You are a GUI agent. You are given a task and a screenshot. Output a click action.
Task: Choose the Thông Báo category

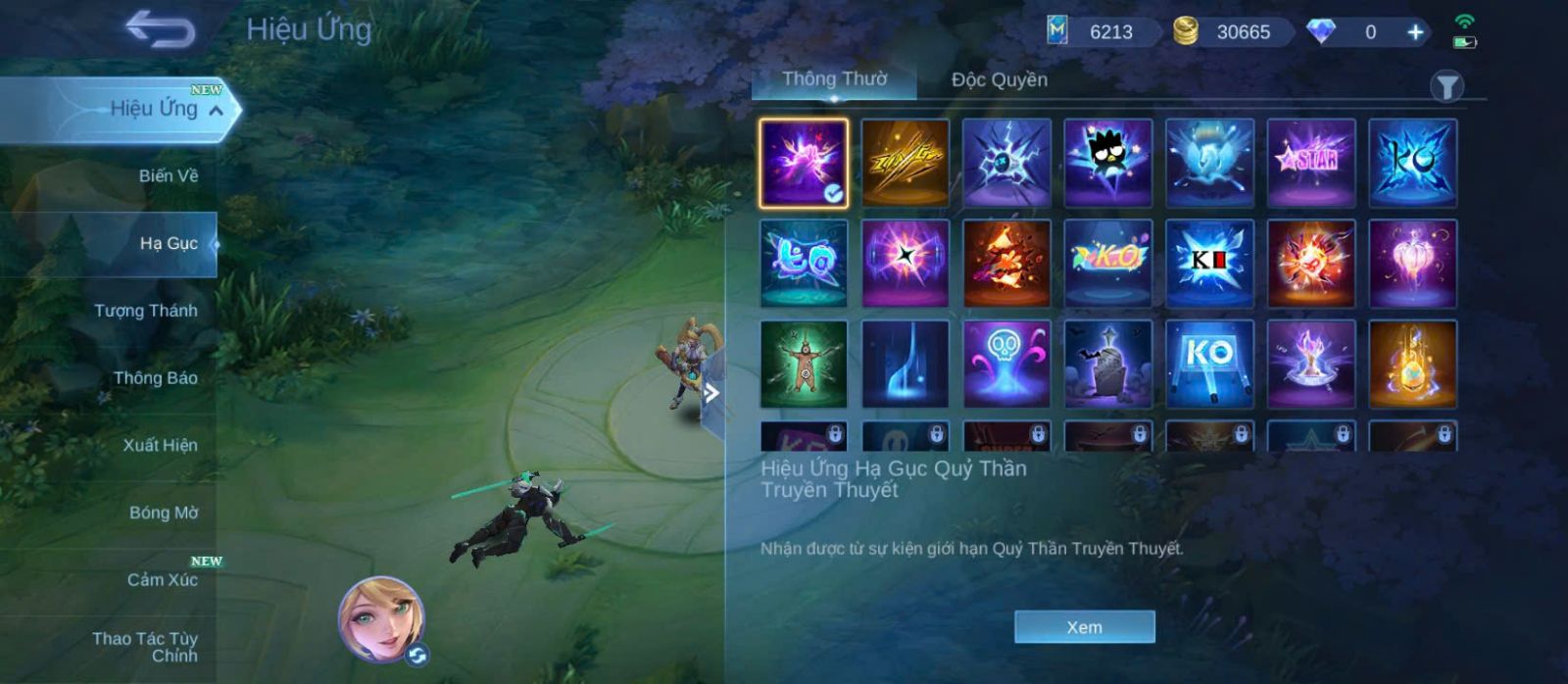click(x=155, y=378)
